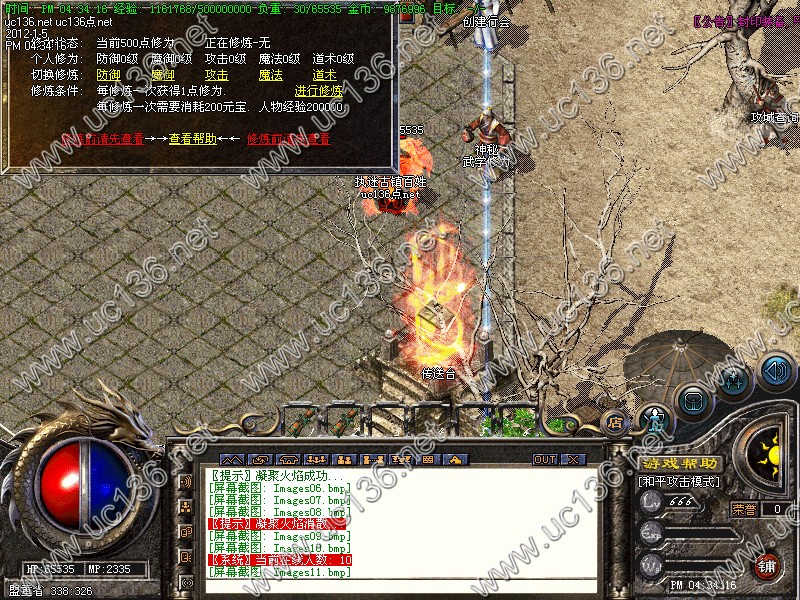
Task: Choose the 道术 (Taoism) cultivation link
Action: pos(324,75)
